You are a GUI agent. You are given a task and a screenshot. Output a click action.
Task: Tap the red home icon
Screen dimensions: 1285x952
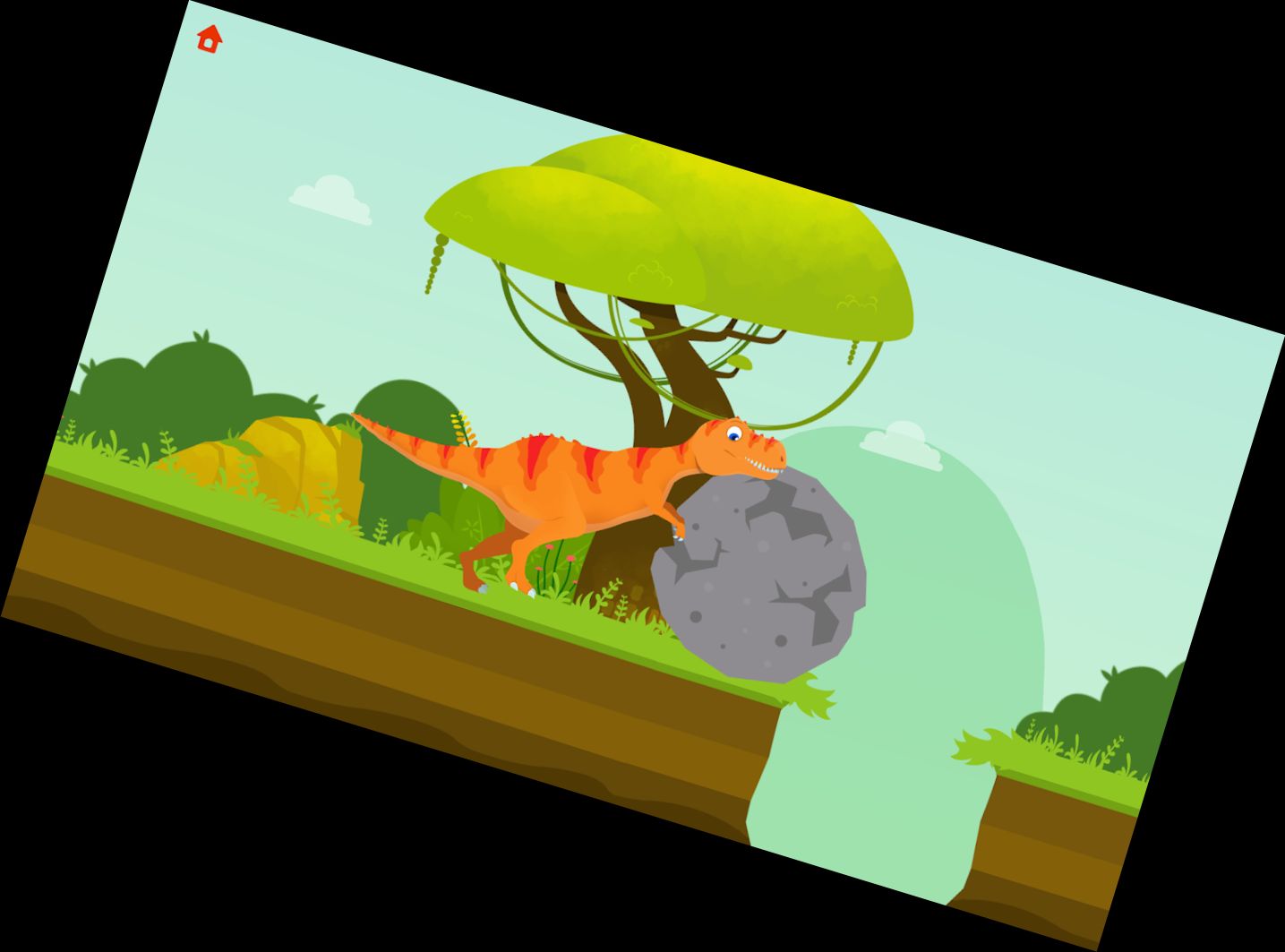[208, 38]
